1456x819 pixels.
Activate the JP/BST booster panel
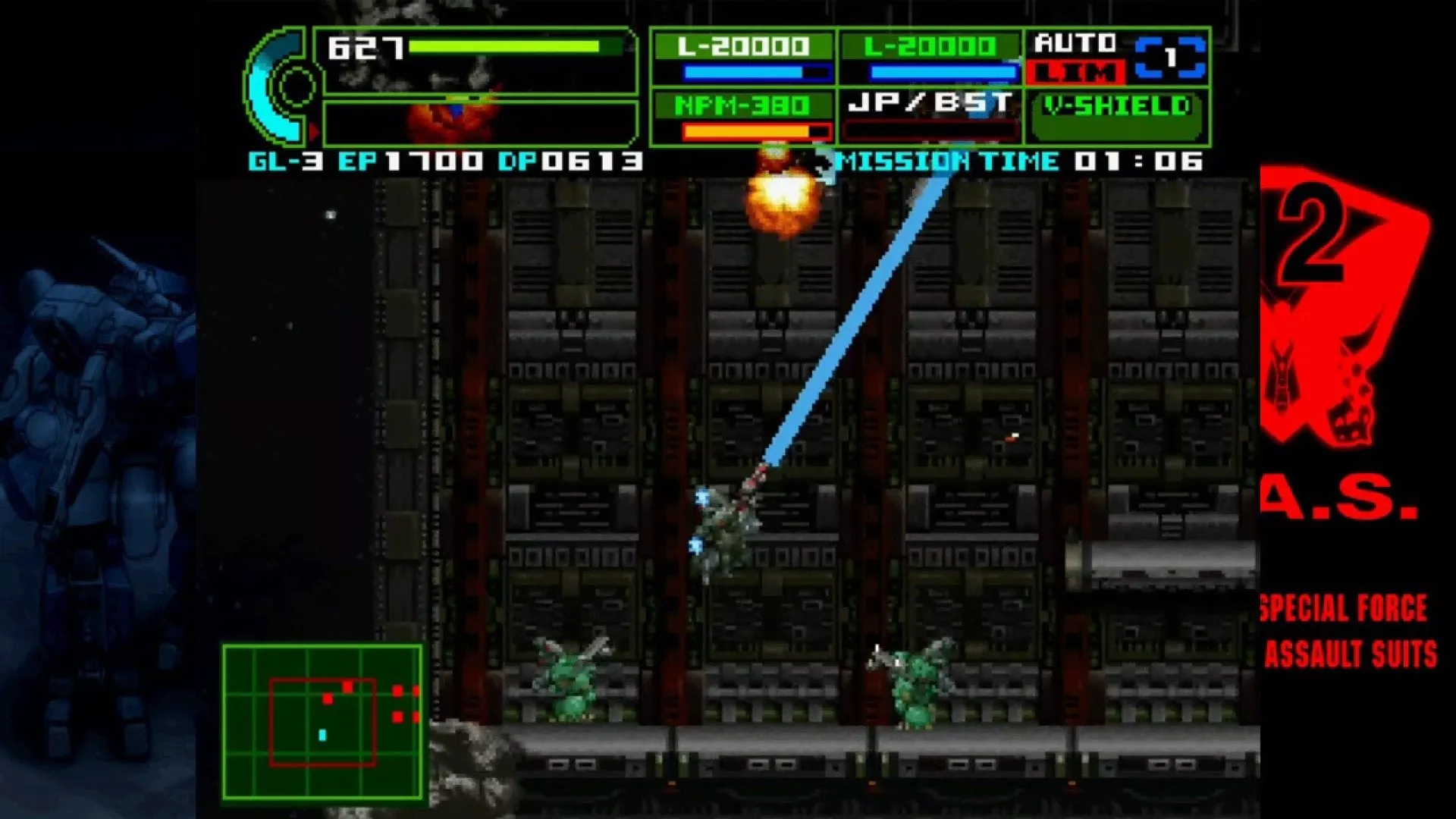930,117
